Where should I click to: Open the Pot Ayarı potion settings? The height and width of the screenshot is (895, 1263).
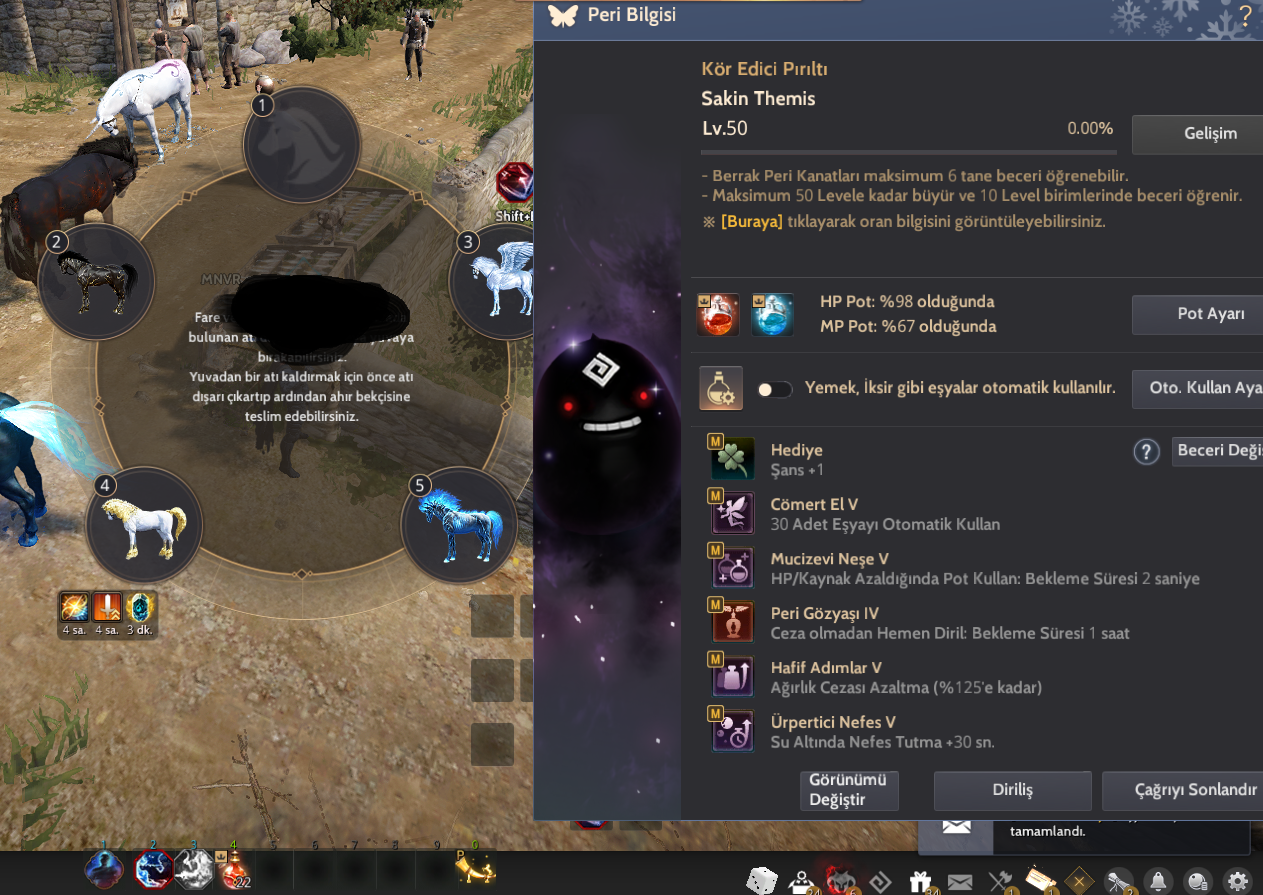(1197, 314)
